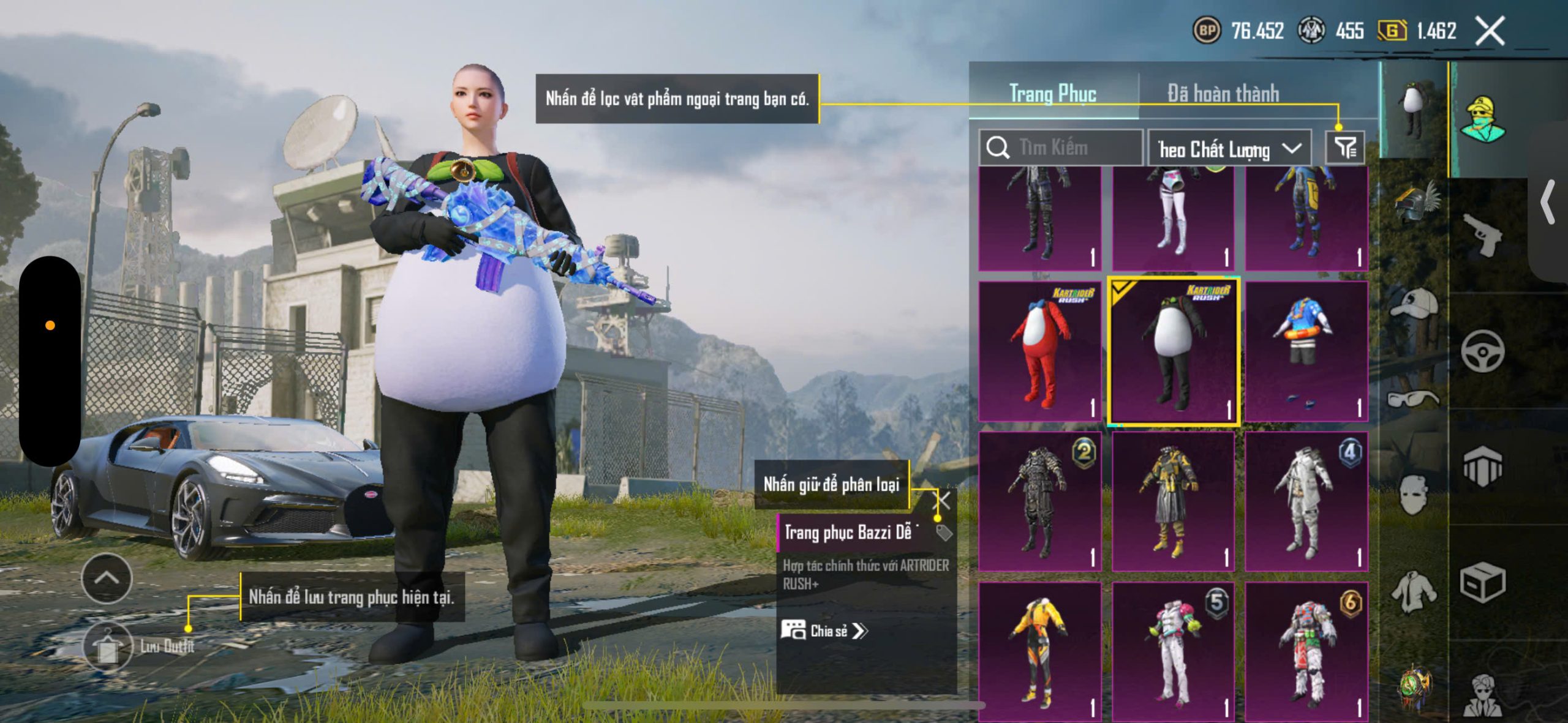Switch to the Đã hoàn thành tab
Image resolution: width=1568 pixels, height=723 pixels.
click(x=1223, y=94)
